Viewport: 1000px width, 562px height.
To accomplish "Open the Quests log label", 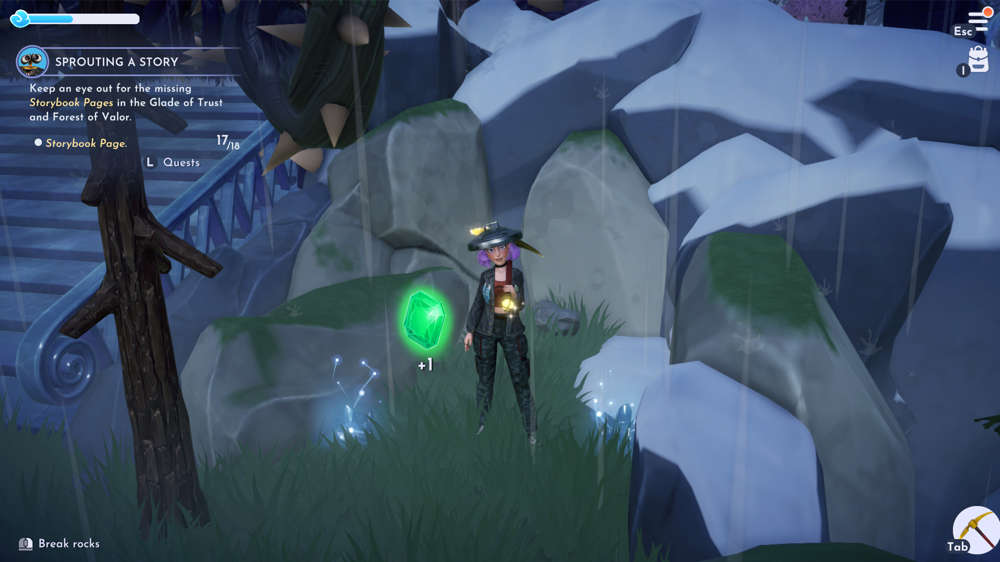I will [x=181, y=162].
